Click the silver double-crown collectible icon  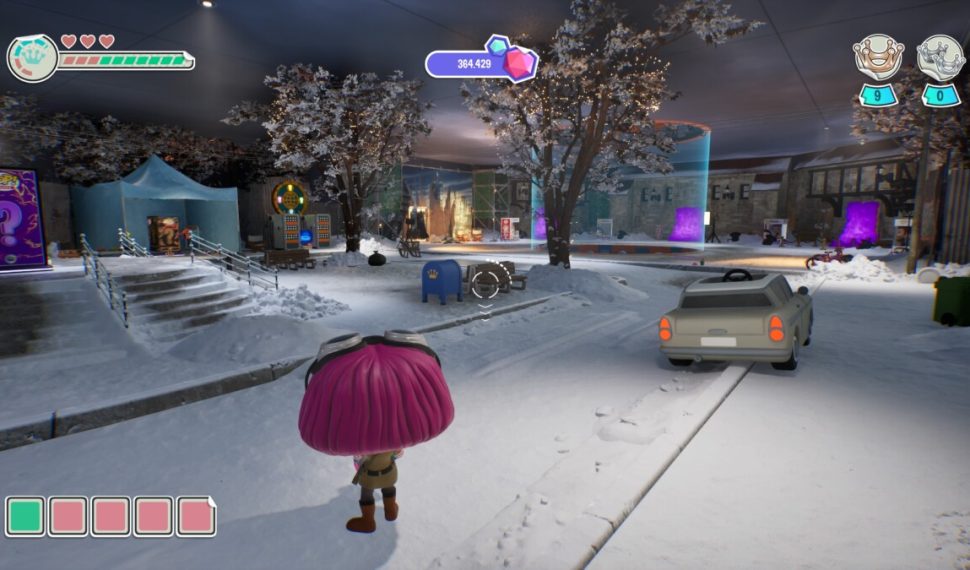(x=940, y=56)
